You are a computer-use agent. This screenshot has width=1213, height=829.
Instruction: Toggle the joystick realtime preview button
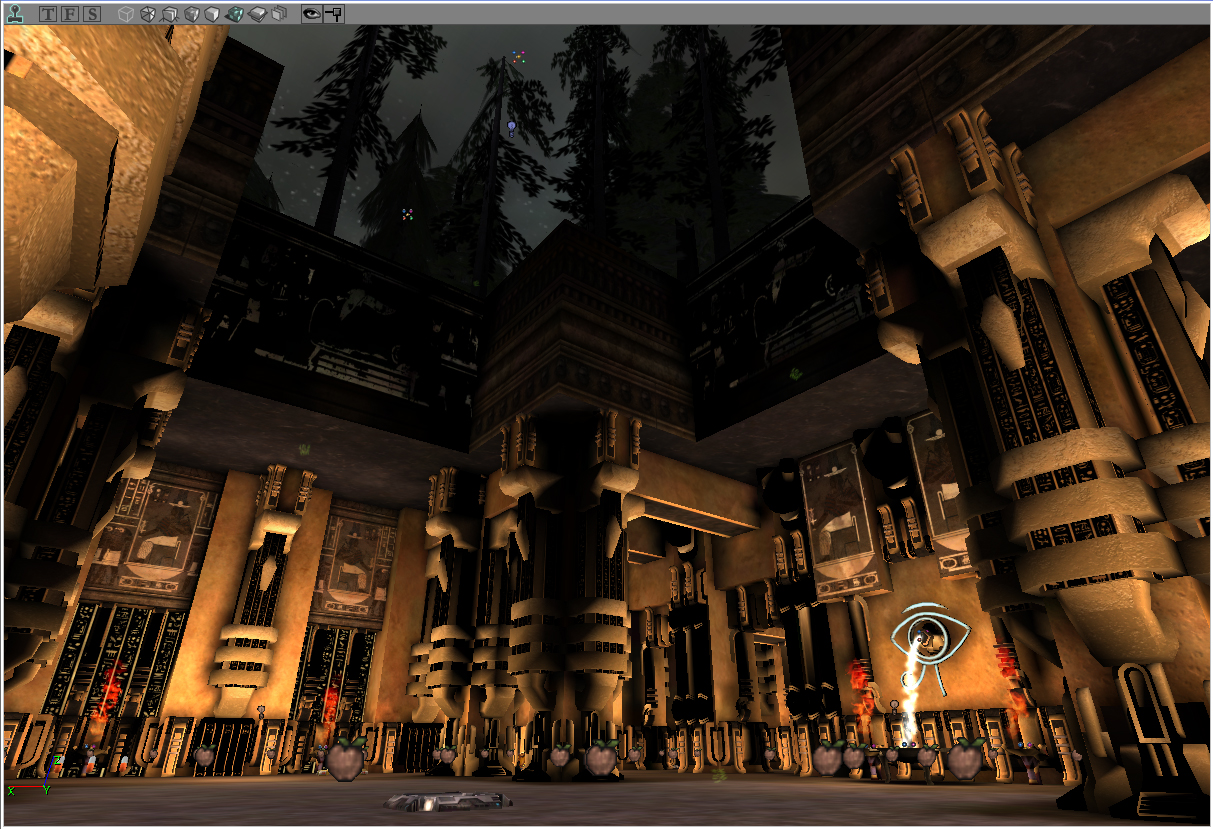point(14,14)
